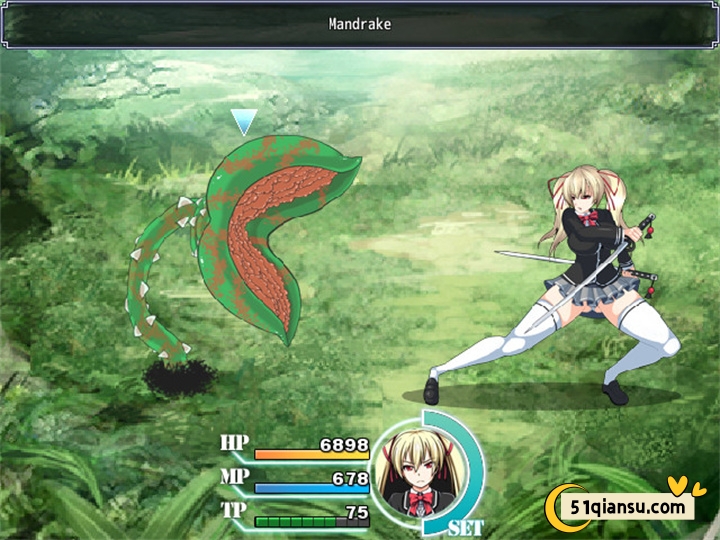Screen dimensions: 720x540
Task: Click the blonde heroine portrait in the status HUD
Action: coord(412,469)
